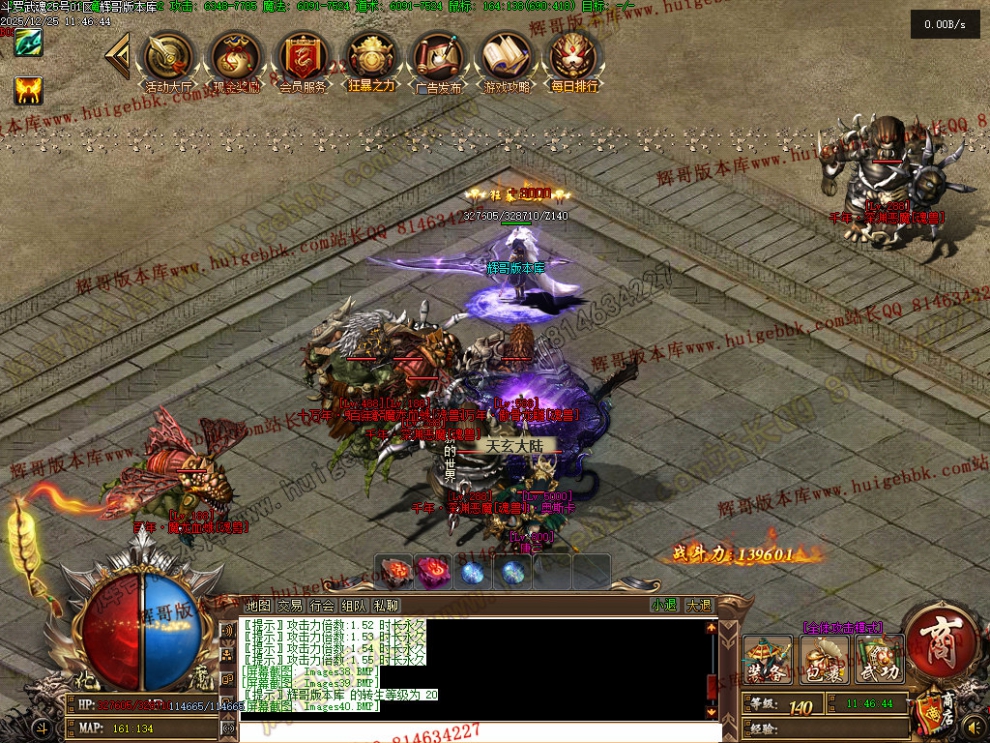Open 会员服务 member services
Viewport: 990px width, 743px height.
pos(303,60)
